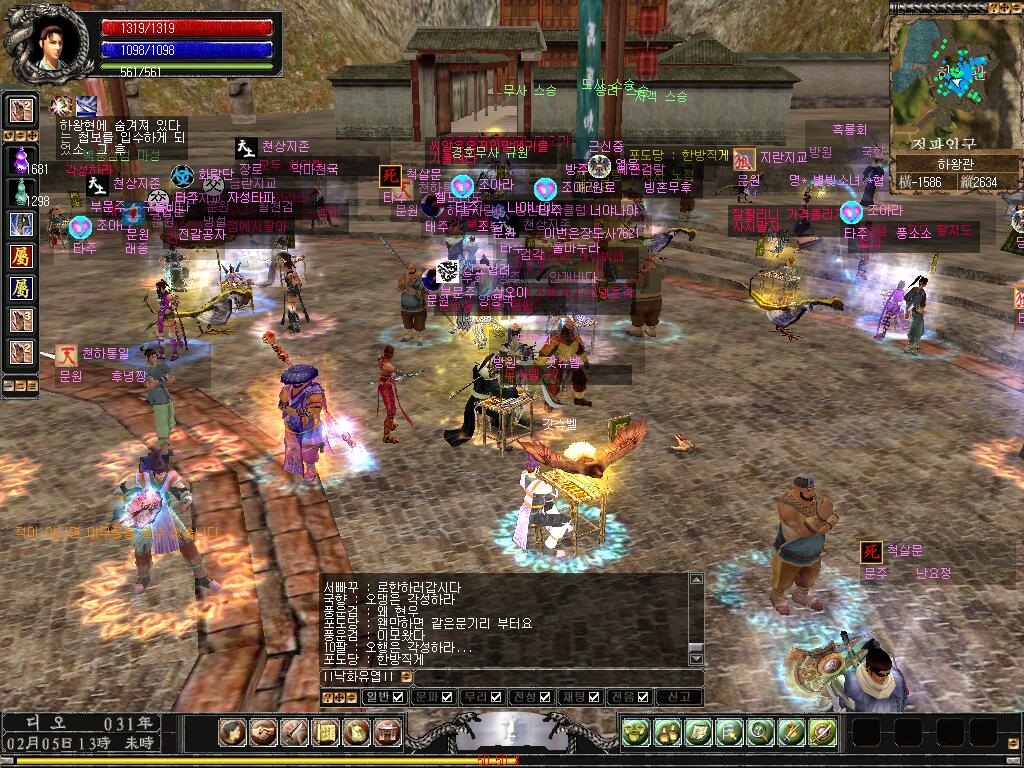Use the purple gourd potion slot
This screenshot has height=768, width=1024.
(x=22, y=158)
